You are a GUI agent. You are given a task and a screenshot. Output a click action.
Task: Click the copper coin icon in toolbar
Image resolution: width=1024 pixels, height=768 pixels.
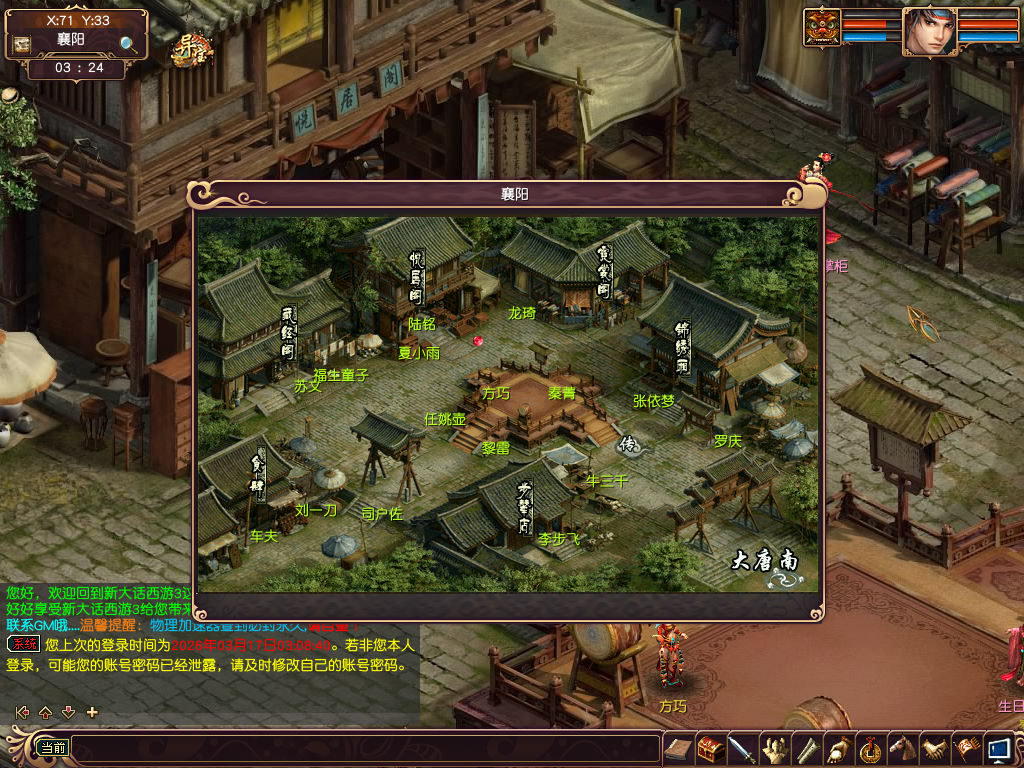click(870, 749)
